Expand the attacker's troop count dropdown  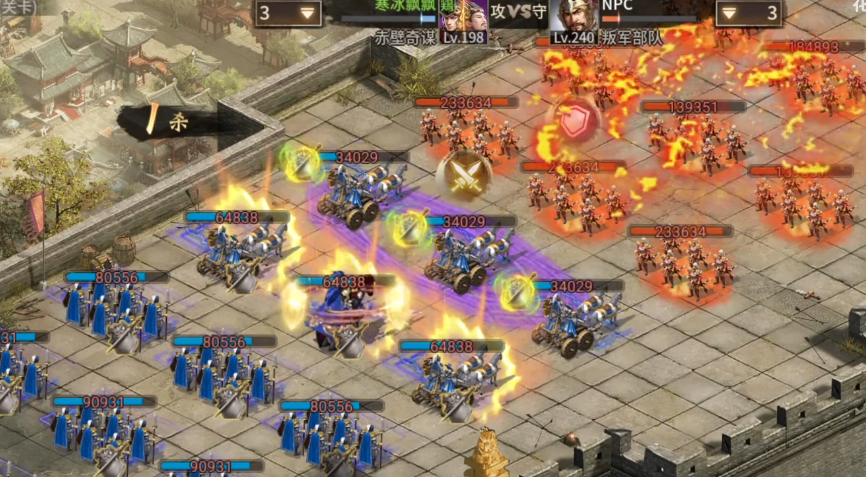288,13
